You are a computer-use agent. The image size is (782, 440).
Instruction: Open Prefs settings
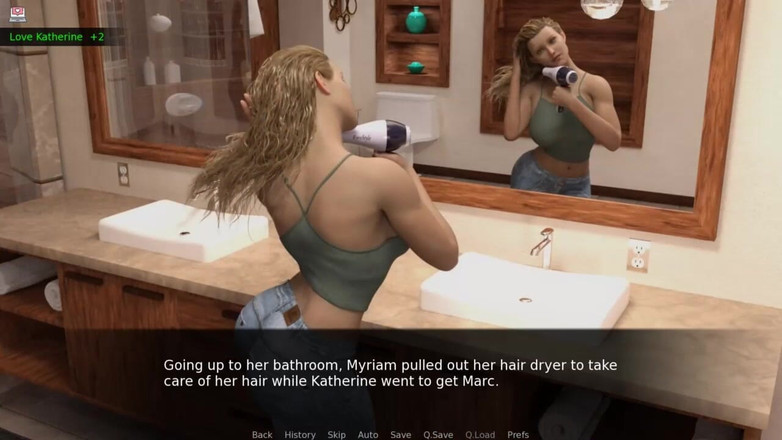(x=518, y=434)
